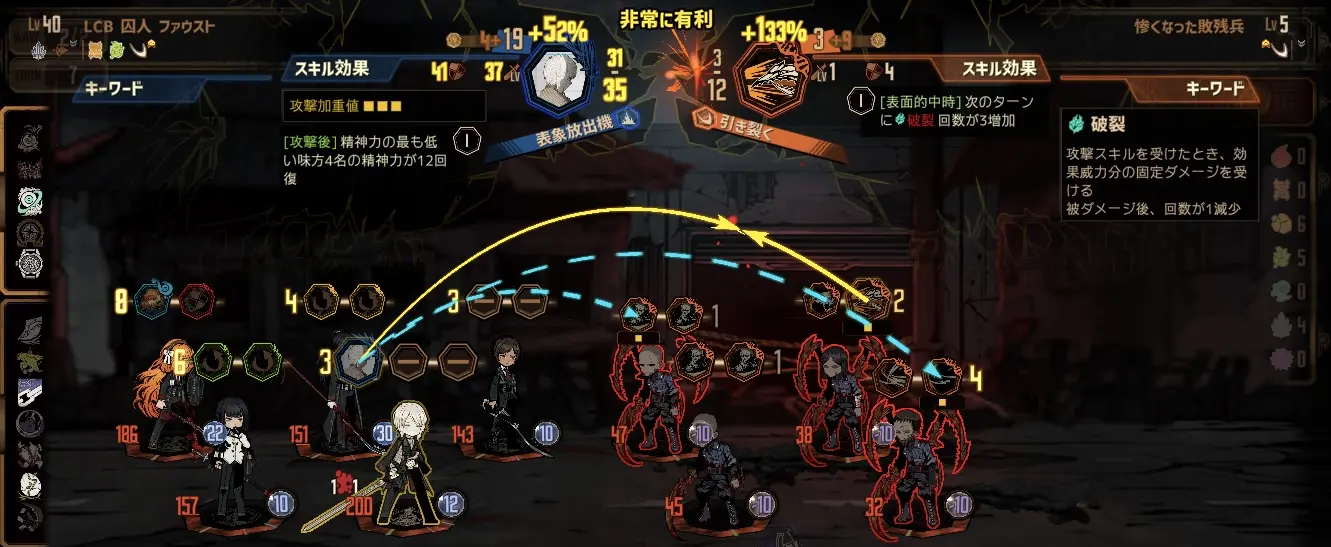Viewport: 1331px width, 547px height.
Task: Open the ally スキル効果 panel header
Action: pyautogui.click(x=332, y=69)
